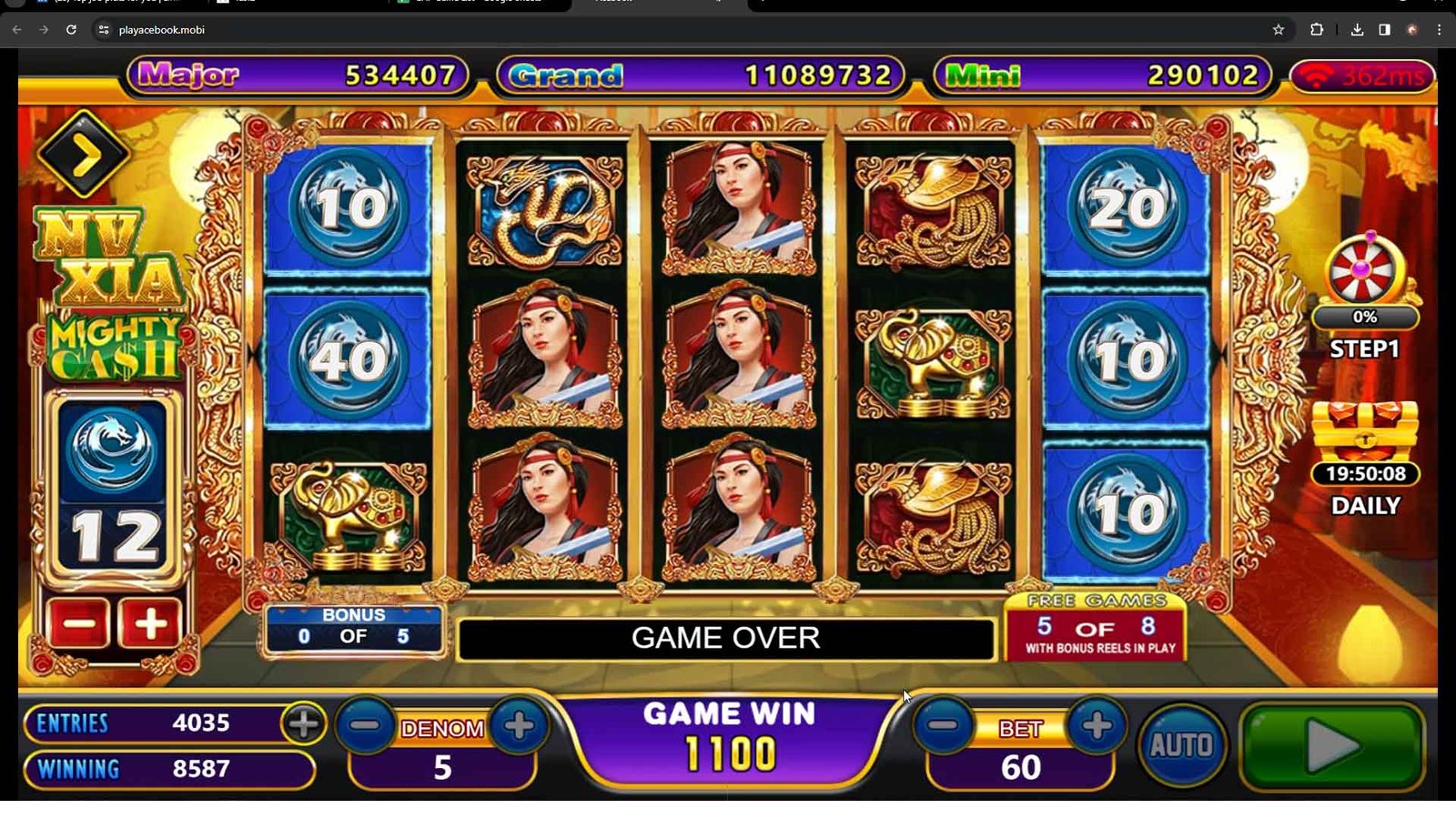Click the red plus button under Mighty Cash
The height and width of the screenshot is (819, 1456).
[149, 623]
